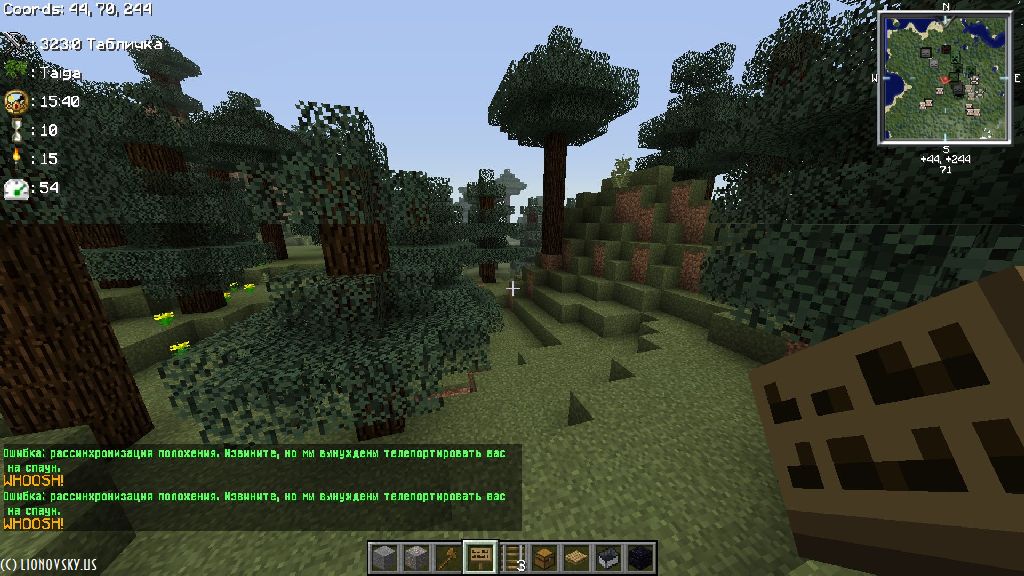Click the torch light-level icon

click(x=15, y=158)
